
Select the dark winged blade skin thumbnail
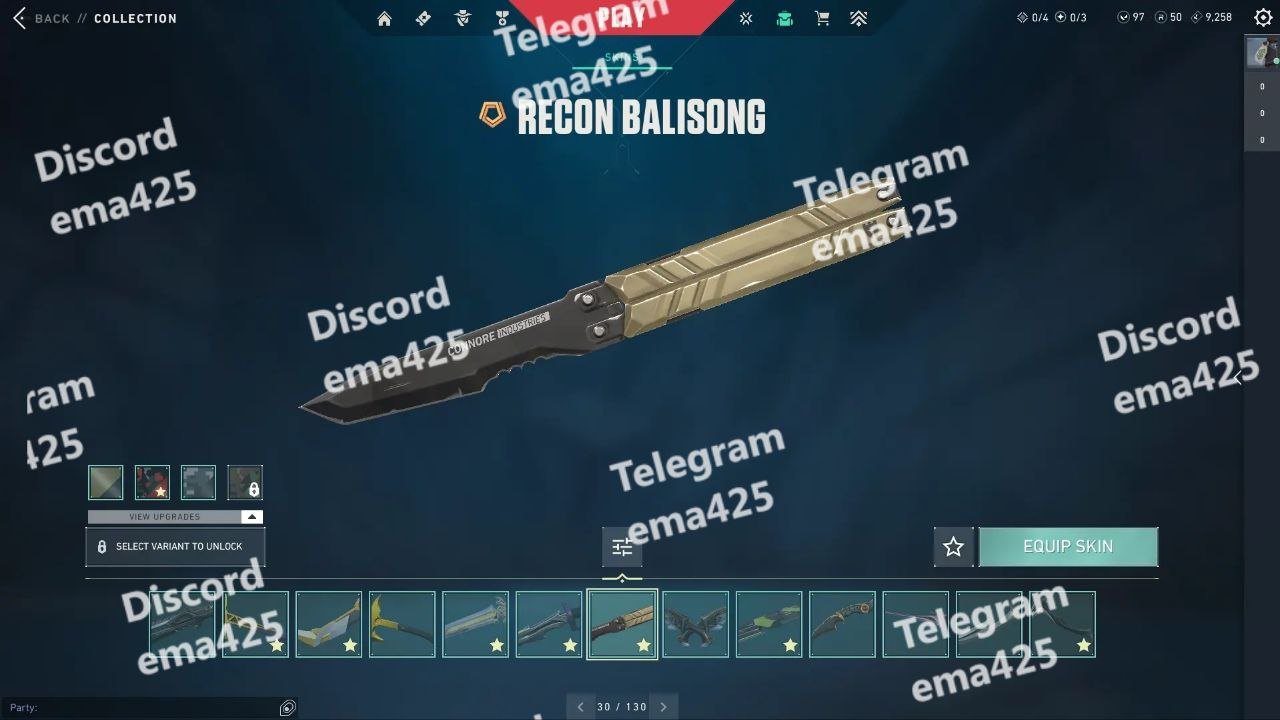(x=696, y=625)
